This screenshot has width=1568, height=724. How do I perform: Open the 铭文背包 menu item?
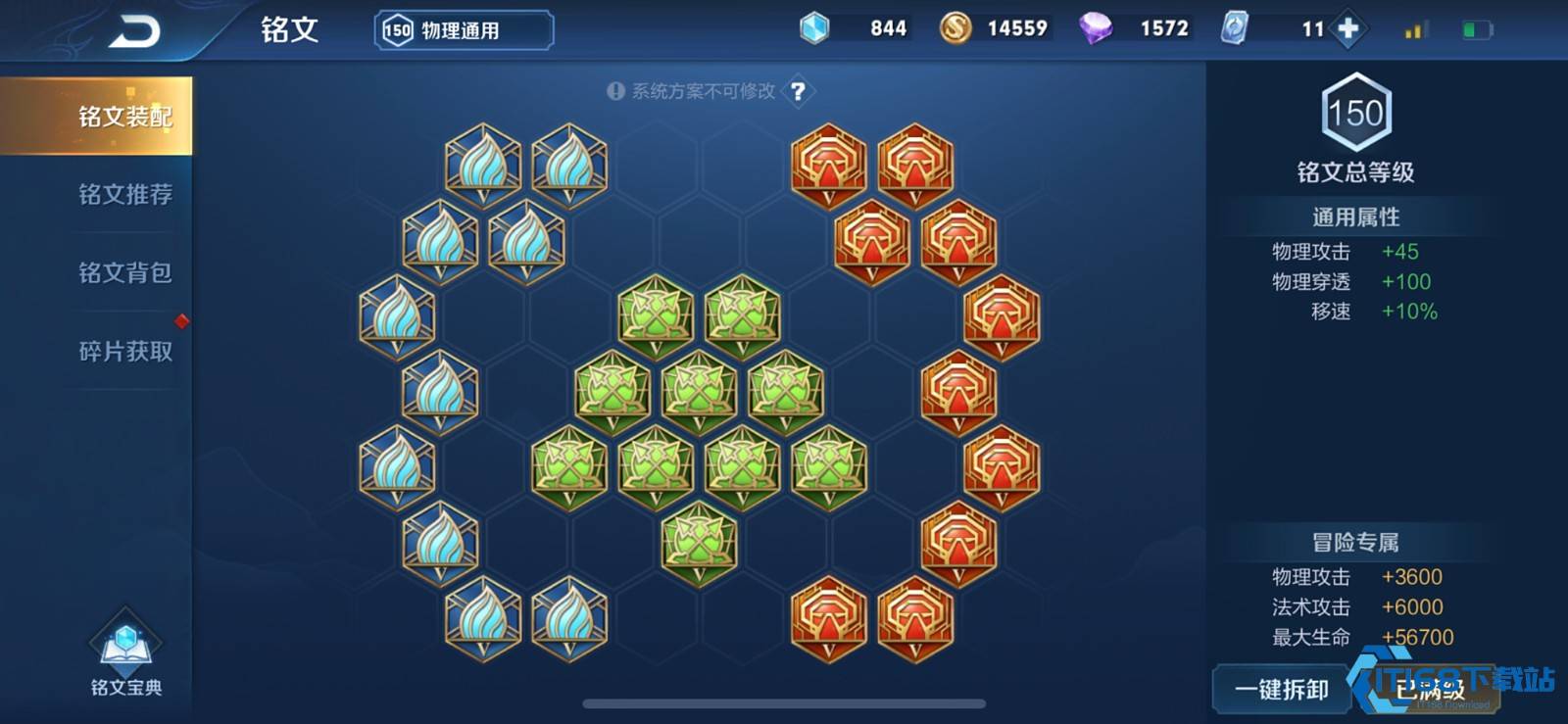click(x=125, y=274)
